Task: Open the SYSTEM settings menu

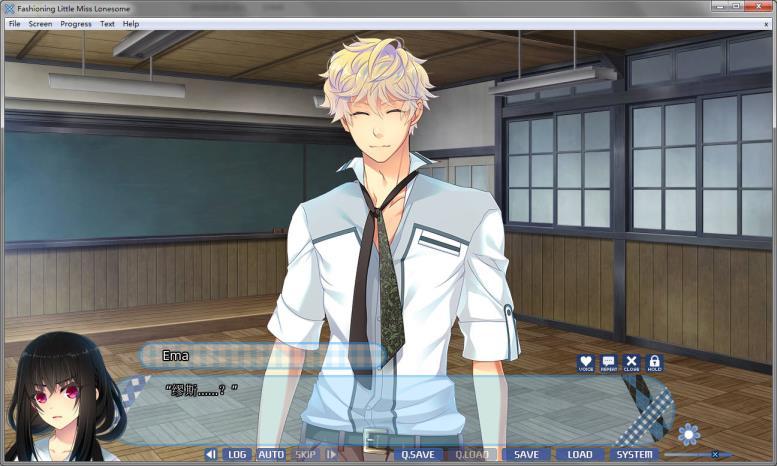Action: tap(634, 454)
